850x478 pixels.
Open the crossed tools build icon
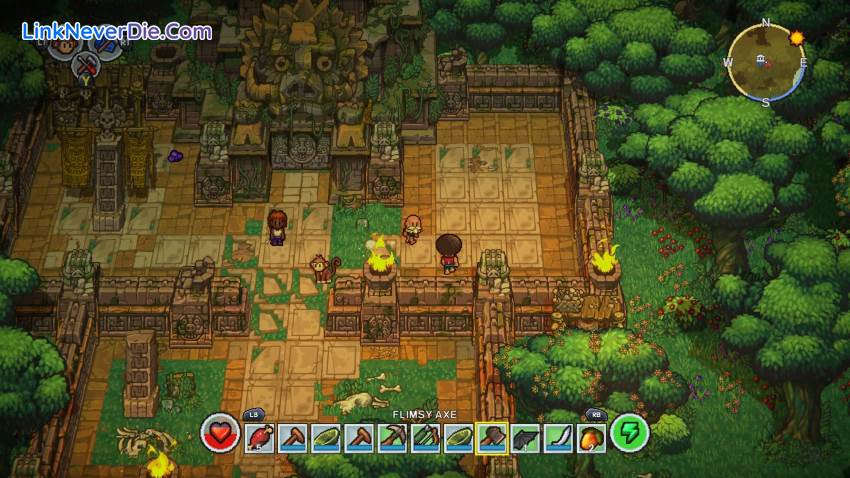[x=84, y=66]
